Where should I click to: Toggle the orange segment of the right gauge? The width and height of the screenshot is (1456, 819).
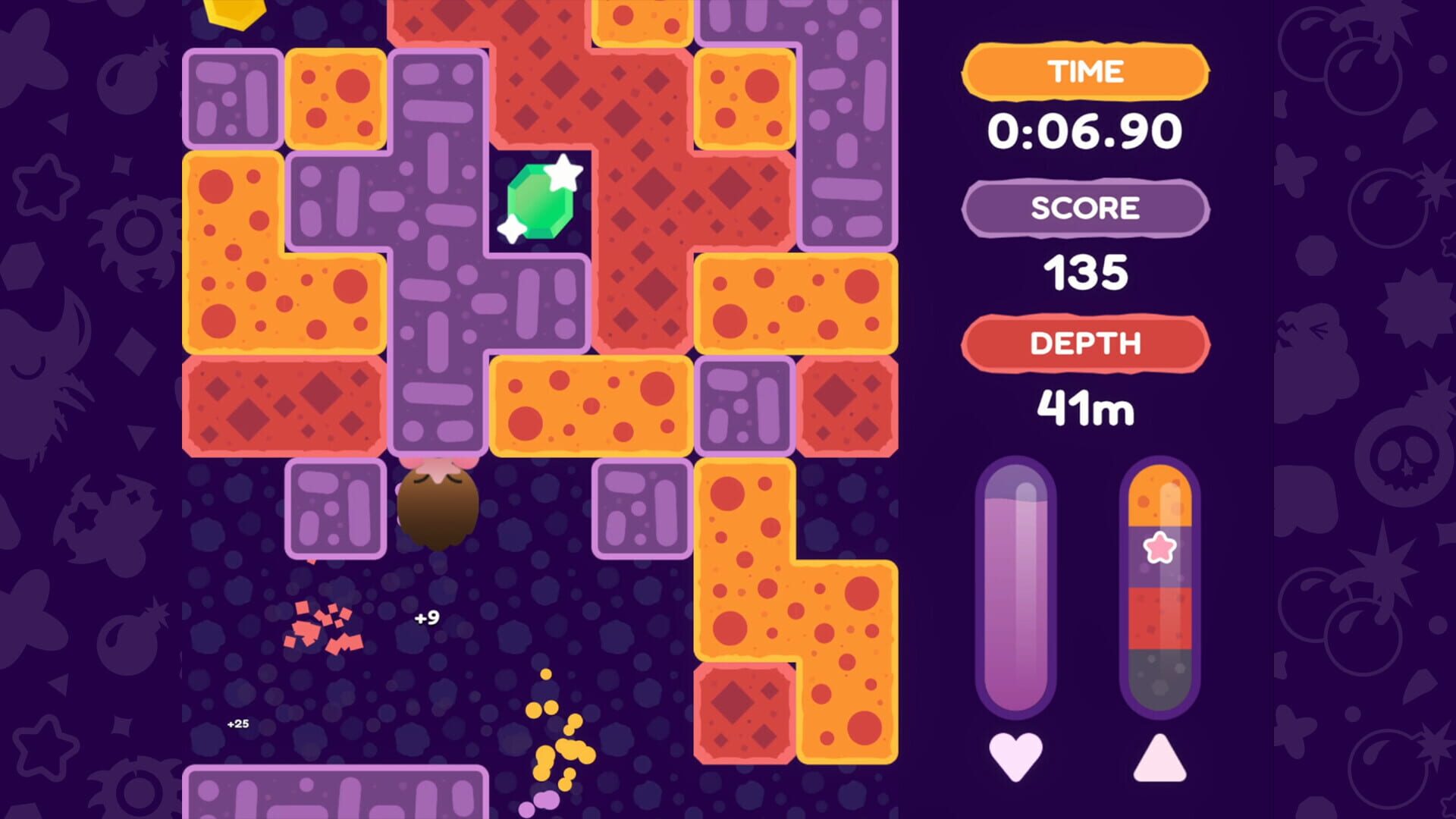[1160, 497]
